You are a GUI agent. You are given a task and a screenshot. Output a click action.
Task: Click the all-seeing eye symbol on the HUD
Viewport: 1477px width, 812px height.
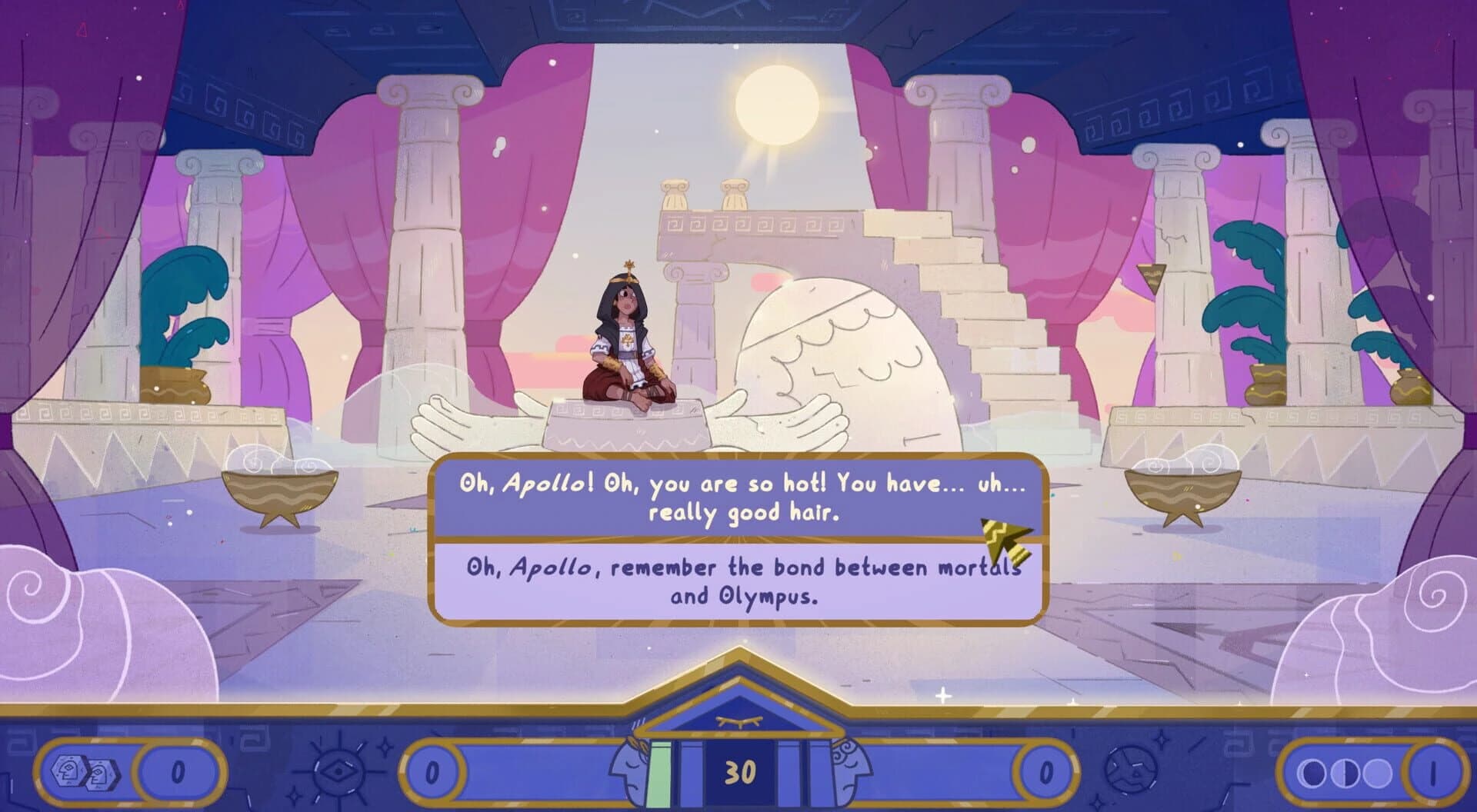pyautogui.click(x=337, y=772)
